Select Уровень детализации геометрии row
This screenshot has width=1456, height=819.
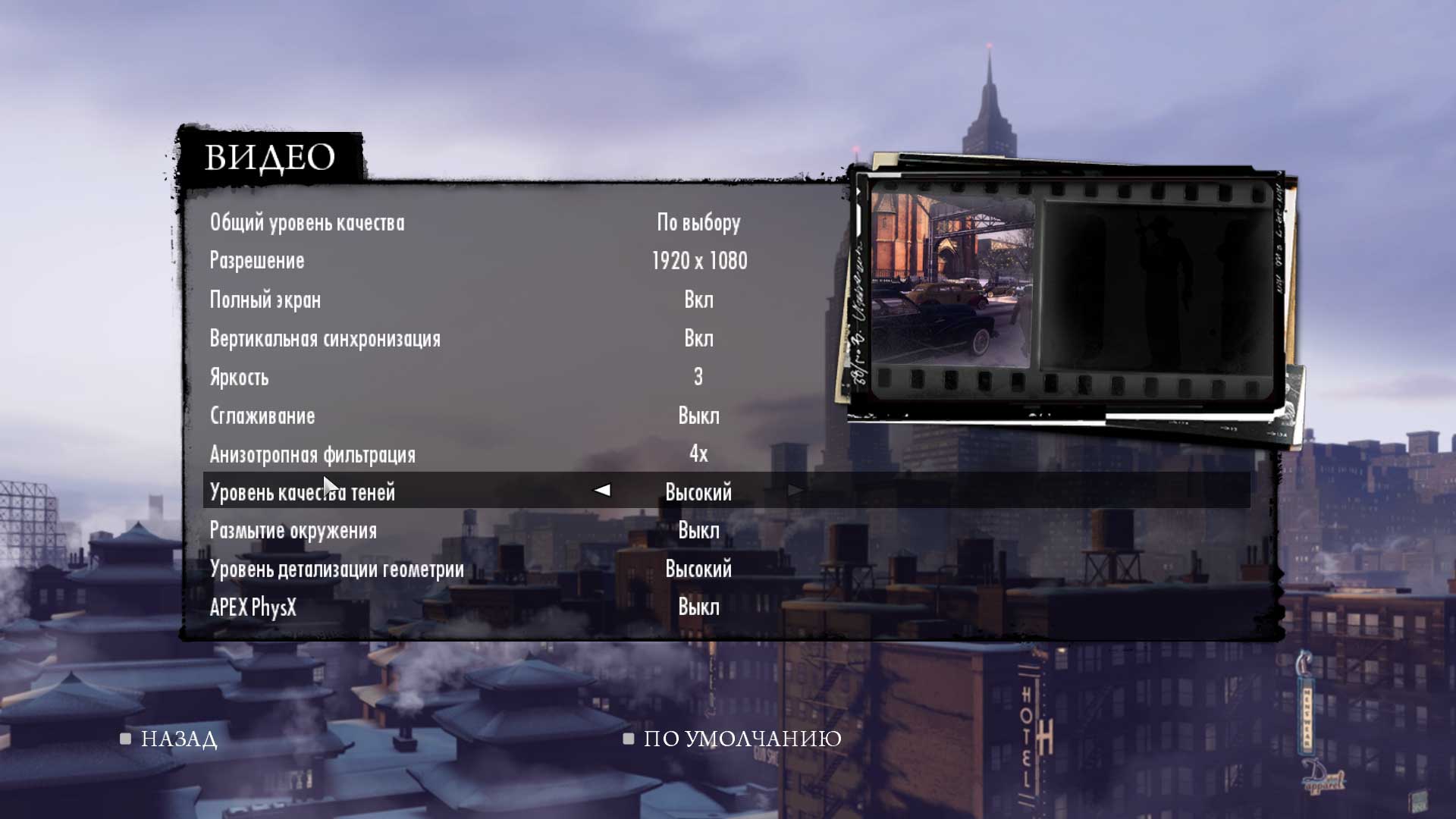point(337,570)
